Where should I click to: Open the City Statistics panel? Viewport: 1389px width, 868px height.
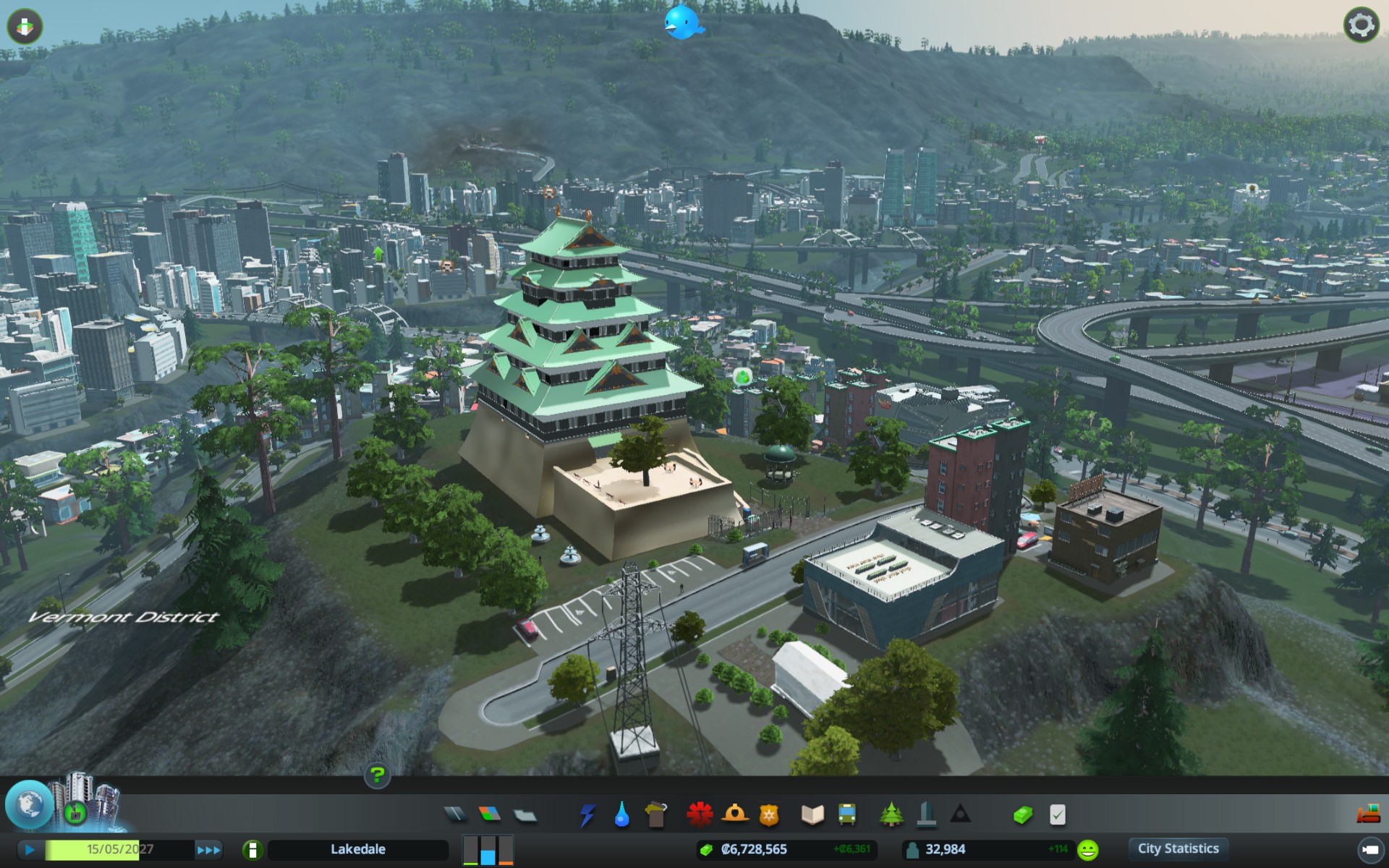1178,848
